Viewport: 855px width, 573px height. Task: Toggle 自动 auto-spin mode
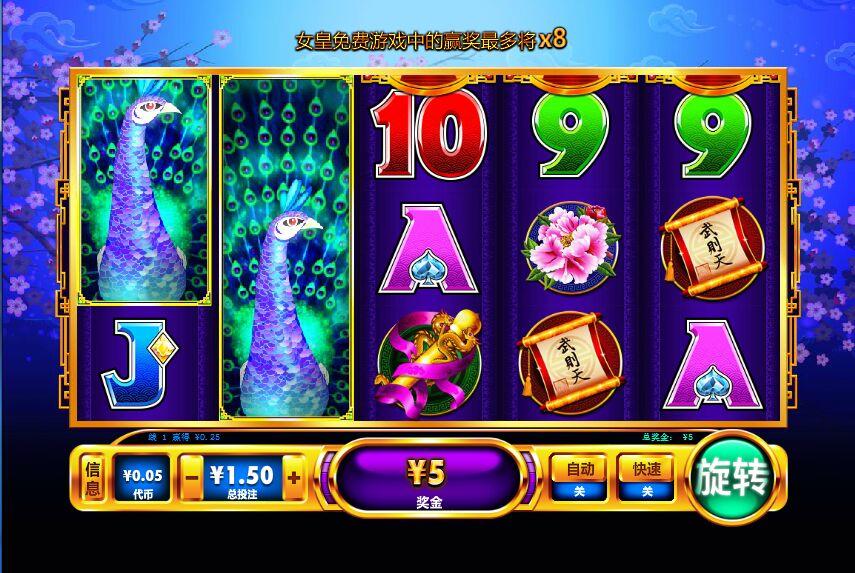[579, 477]
